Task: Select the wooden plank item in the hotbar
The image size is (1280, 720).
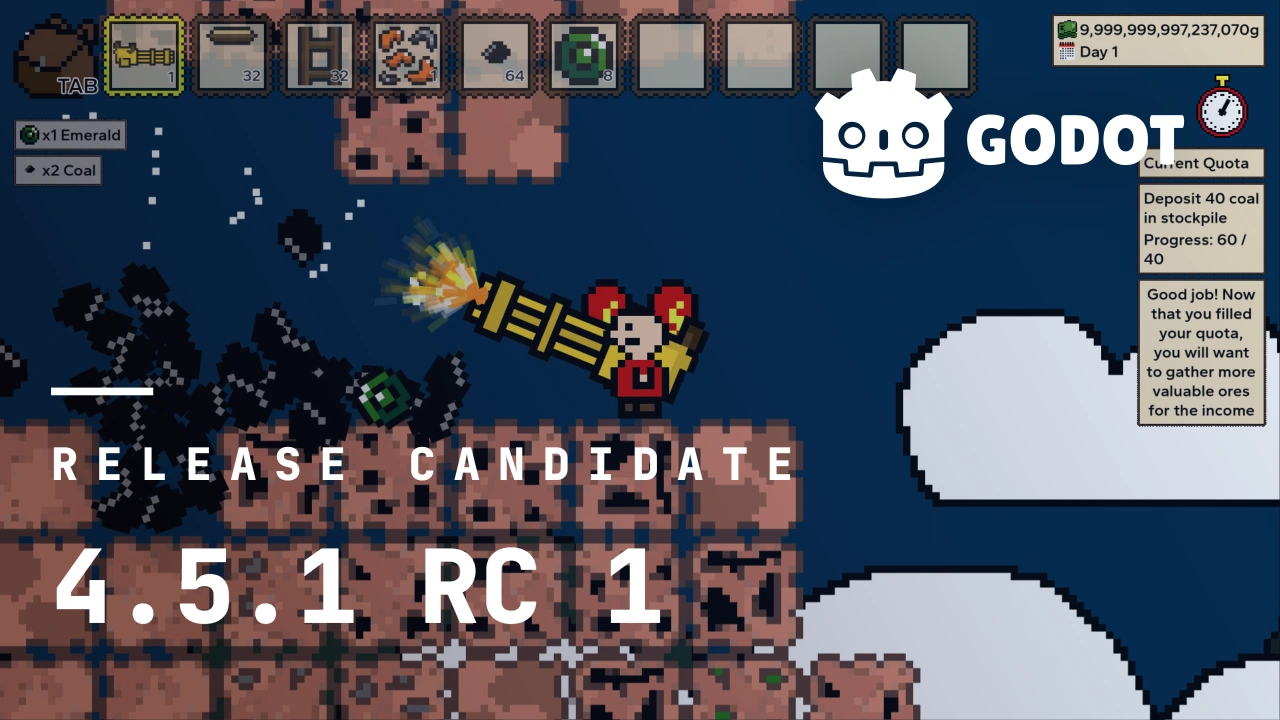Action: (x=231, y=55)
